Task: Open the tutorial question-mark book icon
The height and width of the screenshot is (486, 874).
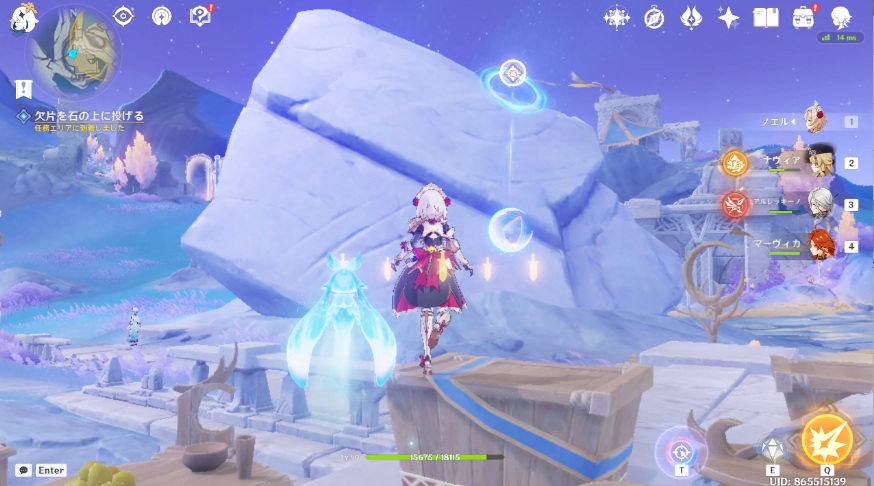Action: tap(200, 16)
